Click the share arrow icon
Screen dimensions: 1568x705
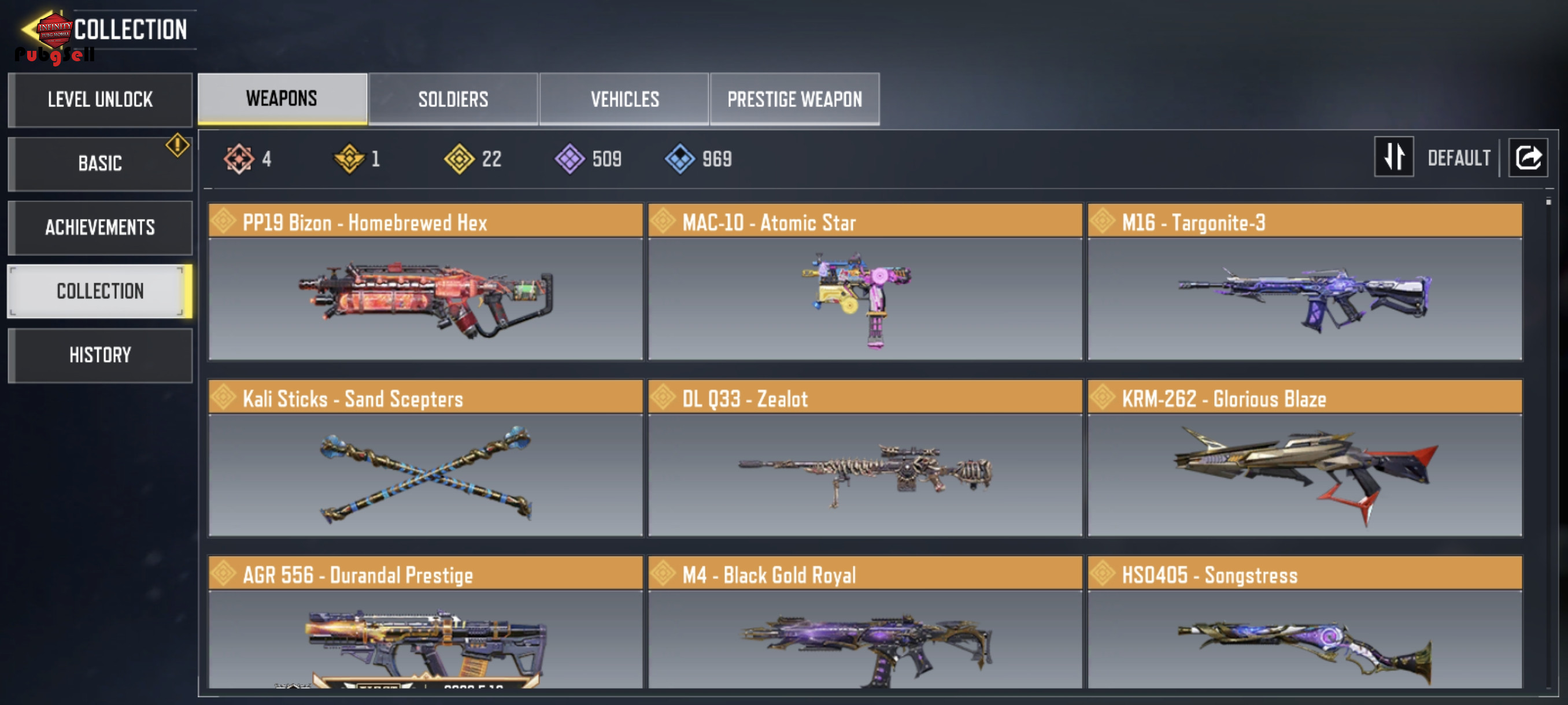tap(1528, 158)
